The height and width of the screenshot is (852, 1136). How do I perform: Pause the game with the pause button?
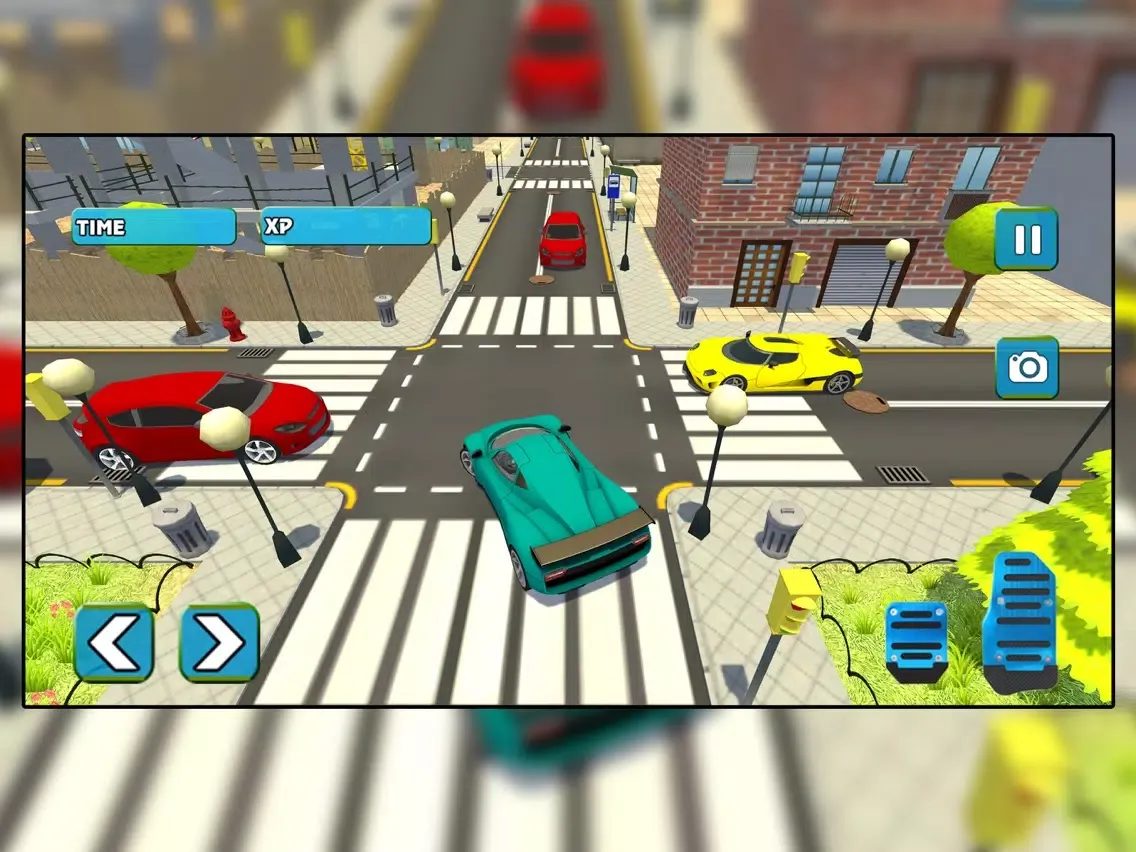point(1026,239)
